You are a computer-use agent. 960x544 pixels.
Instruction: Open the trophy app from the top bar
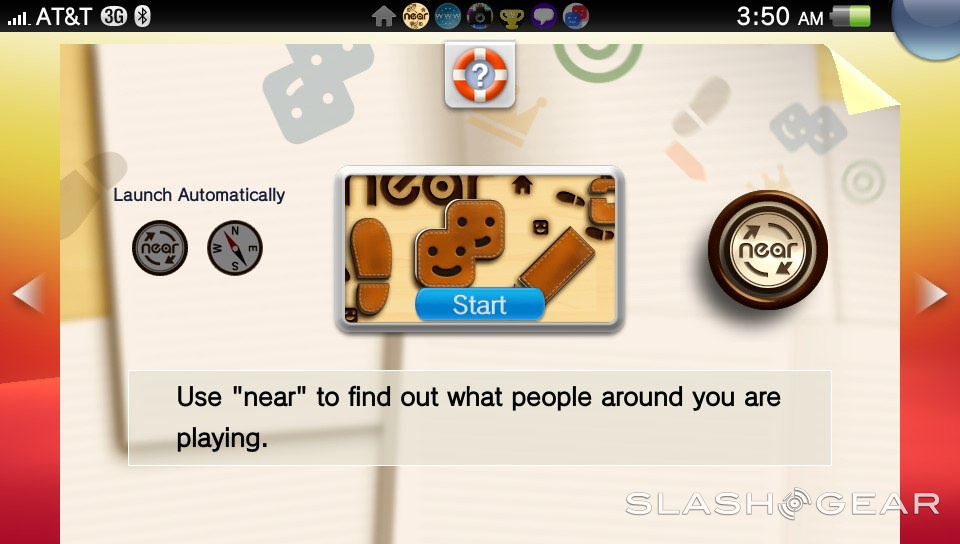click(512, 16)
